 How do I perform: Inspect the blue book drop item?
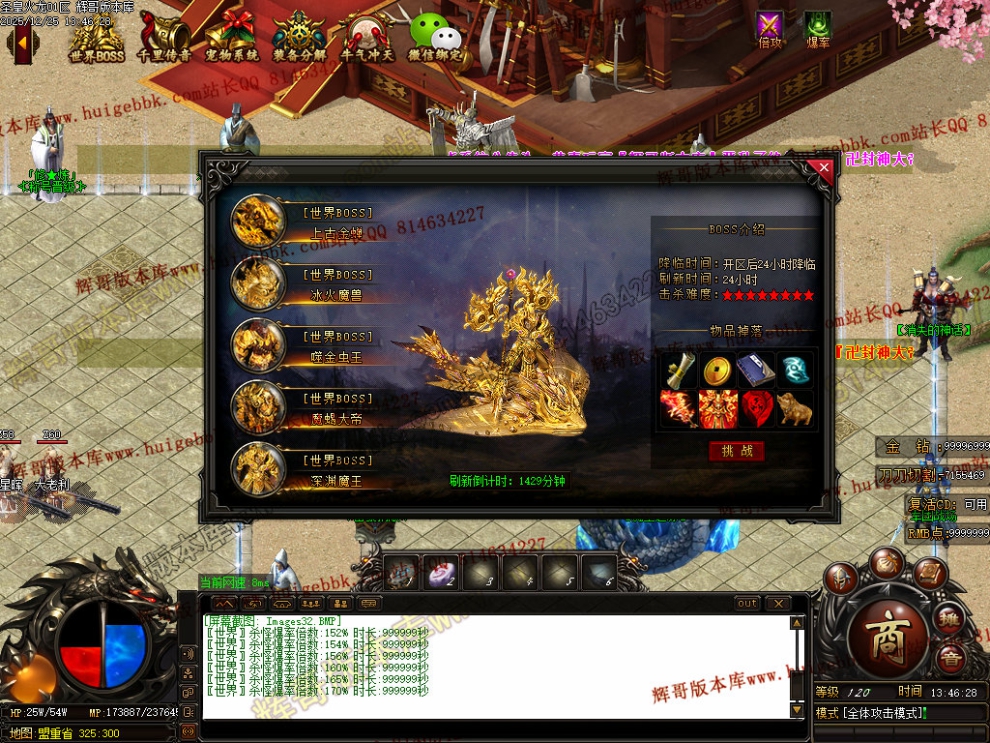pyautogui.click(x=756, y=370)
